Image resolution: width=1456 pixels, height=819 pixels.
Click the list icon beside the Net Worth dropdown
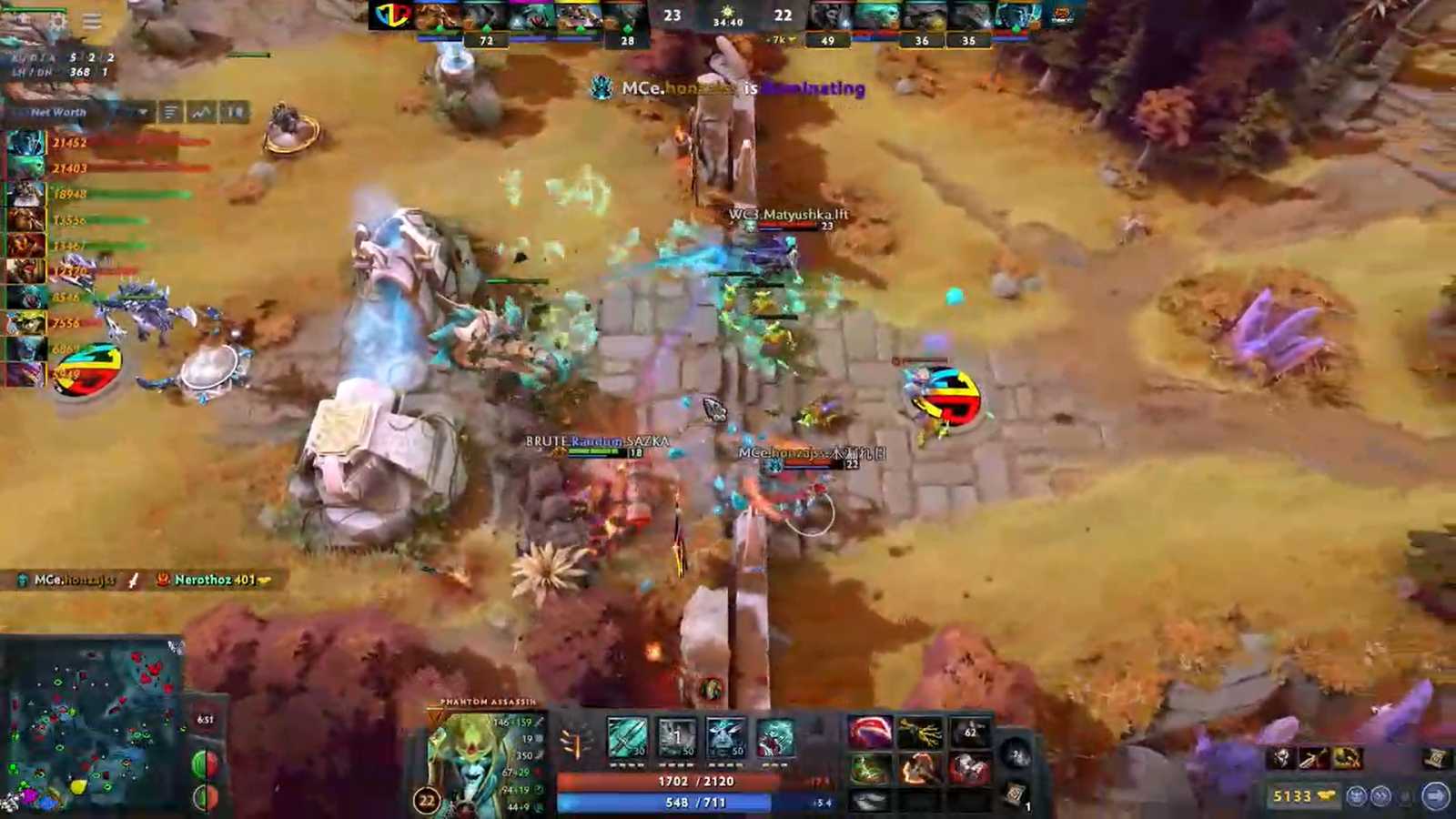(x=170, y=113)
